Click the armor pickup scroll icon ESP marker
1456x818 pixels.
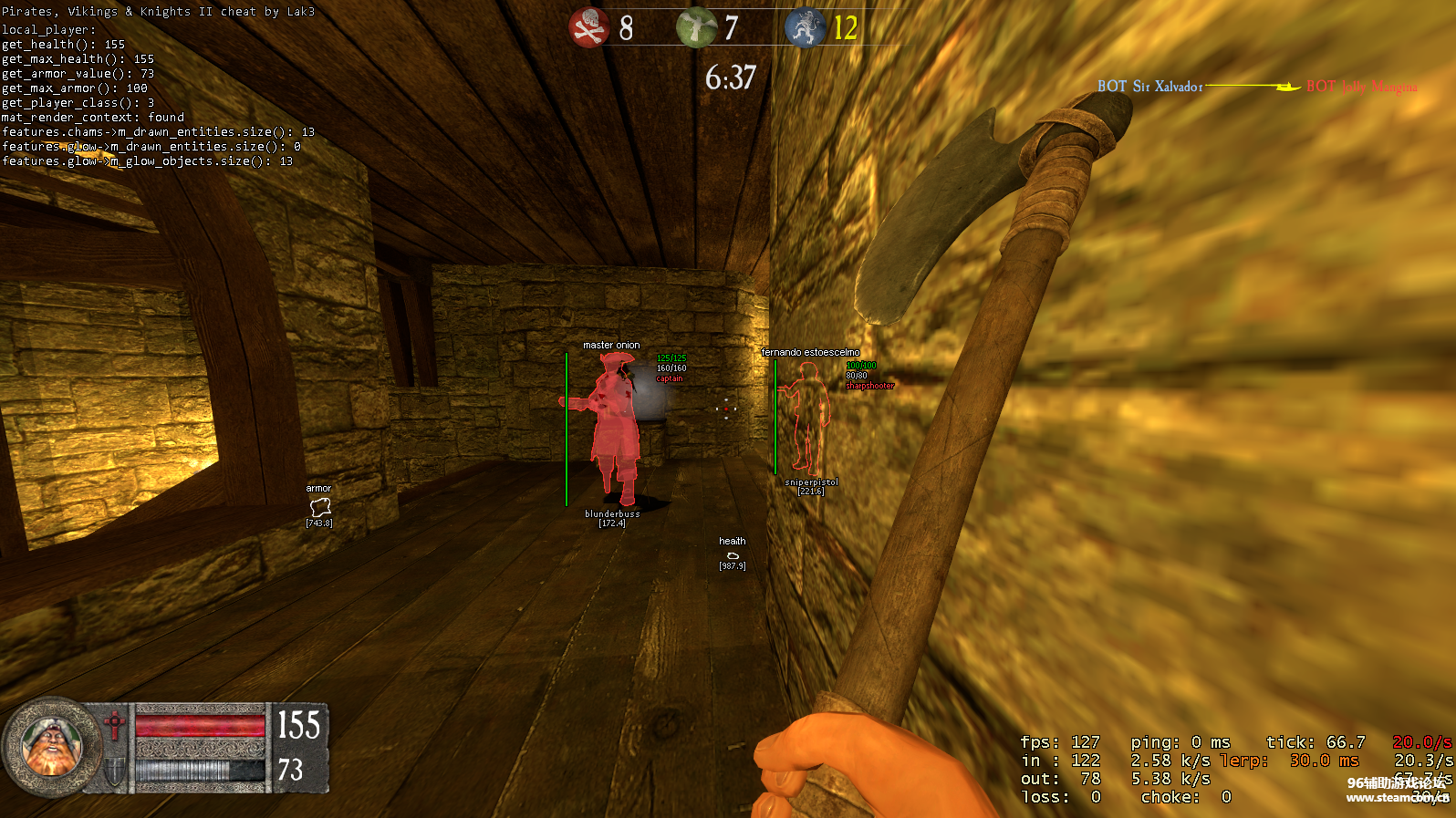click(319, 507)
